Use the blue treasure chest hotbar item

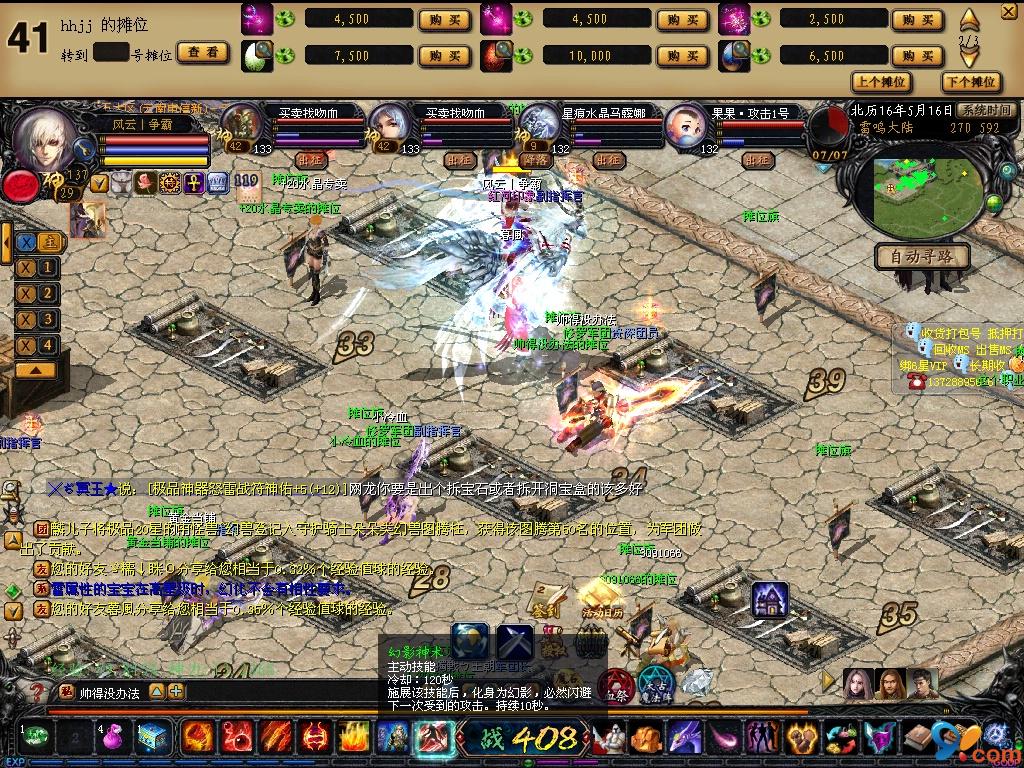(x=153, y=738)
